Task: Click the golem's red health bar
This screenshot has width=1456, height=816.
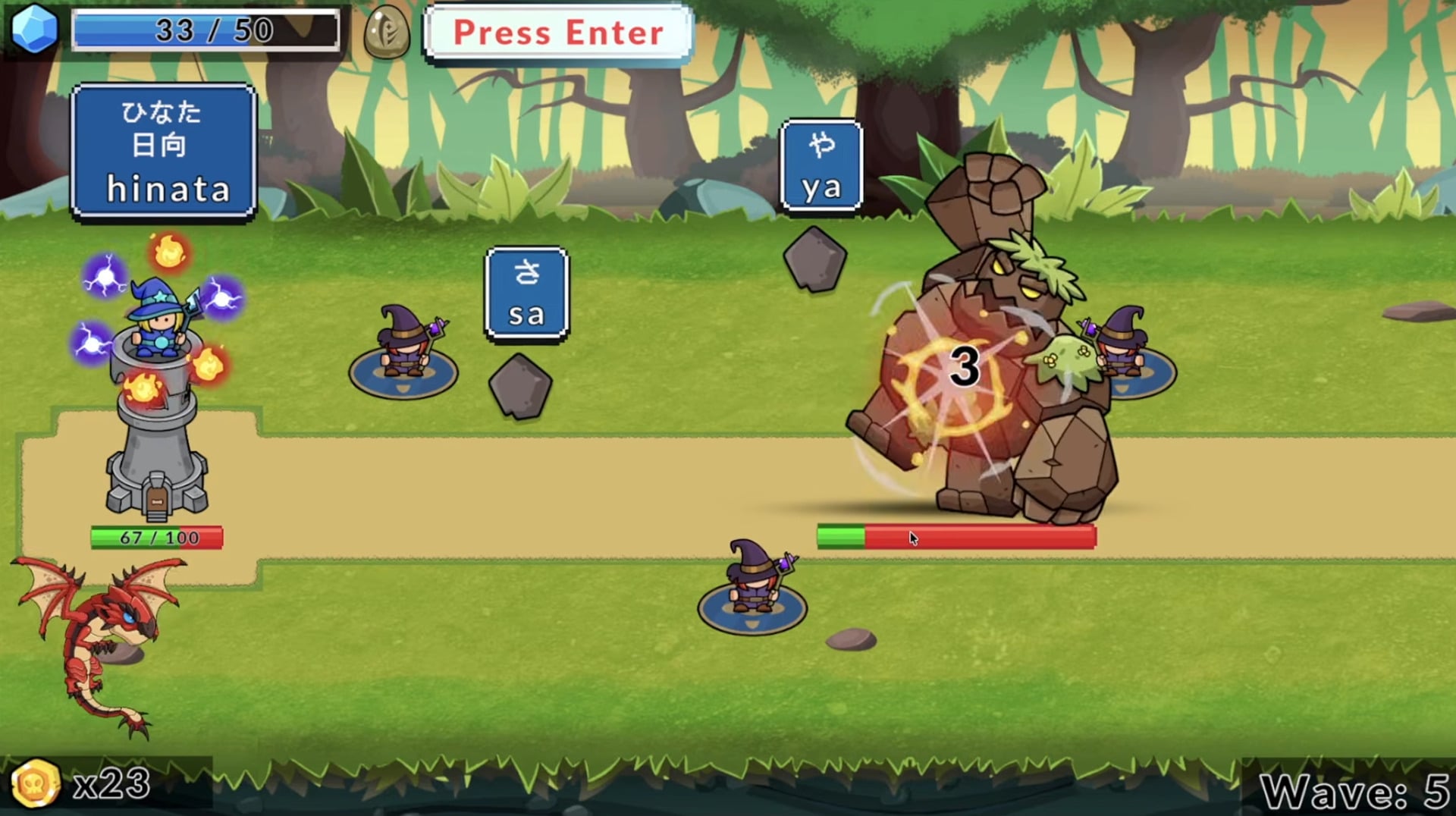Action: [x=955, y=537]
